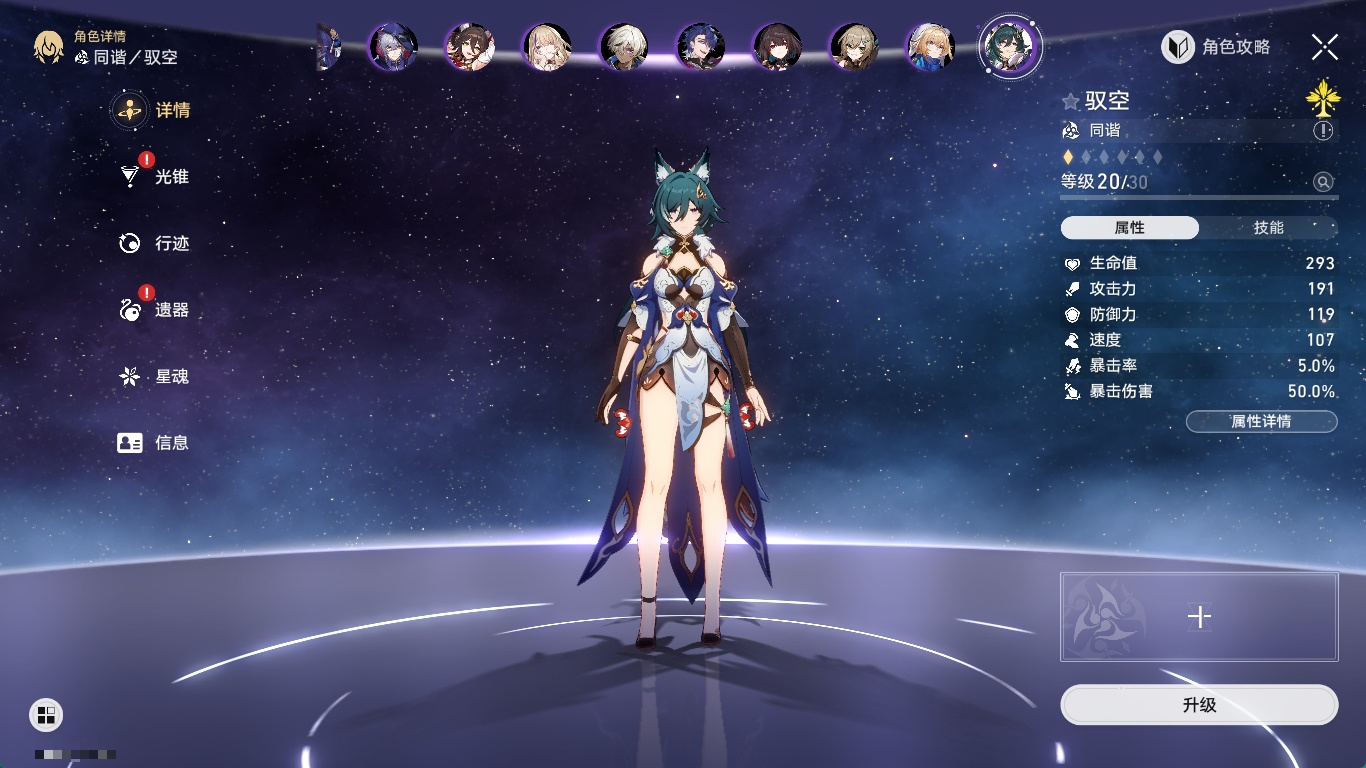The image size is (1366, 768).
Task: Open the 遗器 relics menu
Action: pos(155,310)
